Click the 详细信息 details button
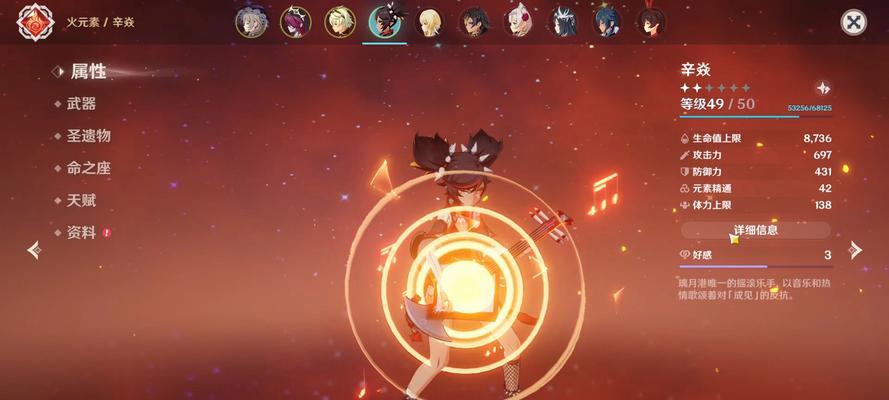Image resolution: width=889 pixels, height=400 pixels. point(755,230)
